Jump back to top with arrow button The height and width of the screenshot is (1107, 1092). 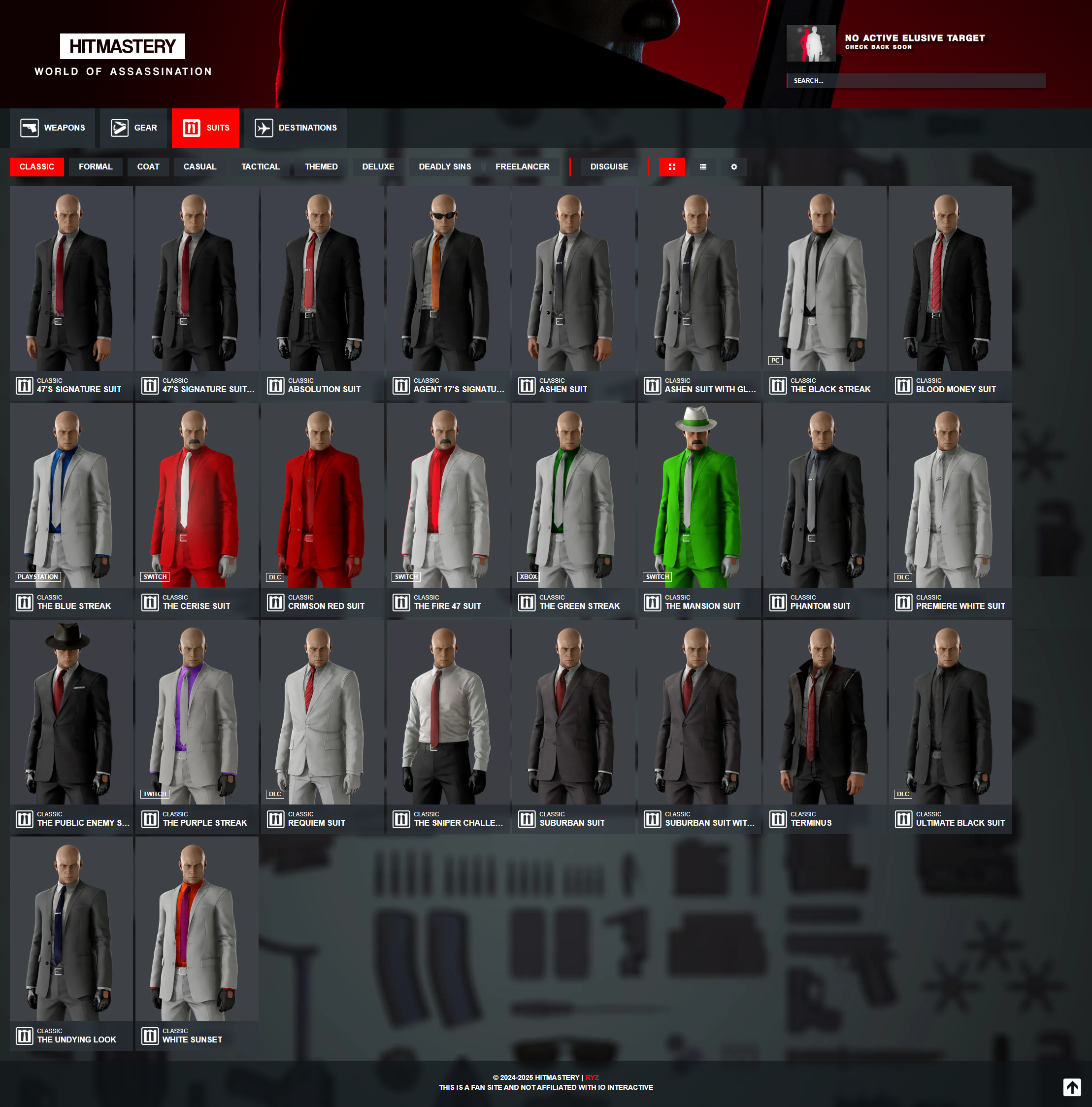pos(1071,1087)
